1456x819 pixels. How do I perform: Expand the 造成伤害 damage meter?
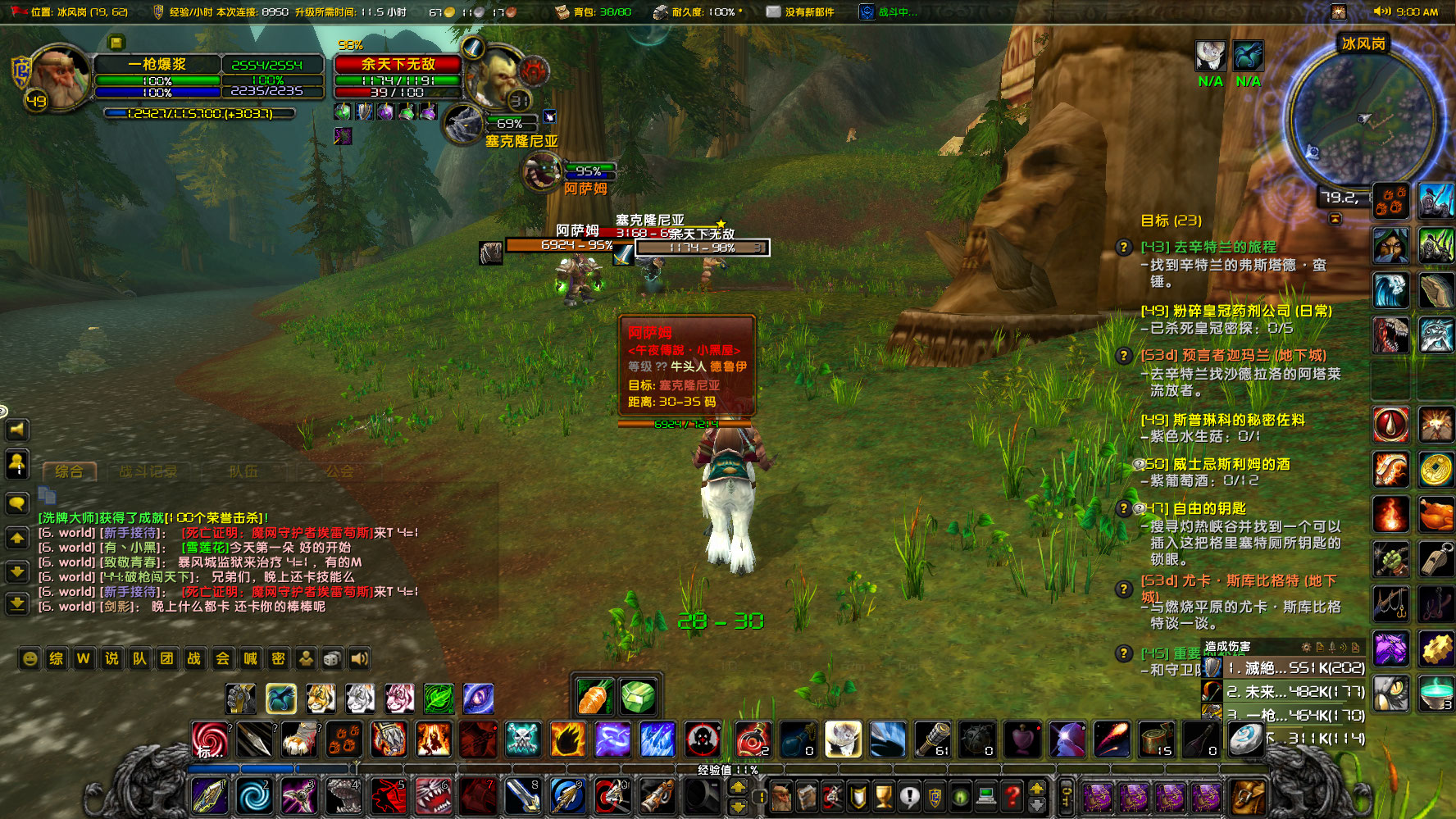point(1228,647)
